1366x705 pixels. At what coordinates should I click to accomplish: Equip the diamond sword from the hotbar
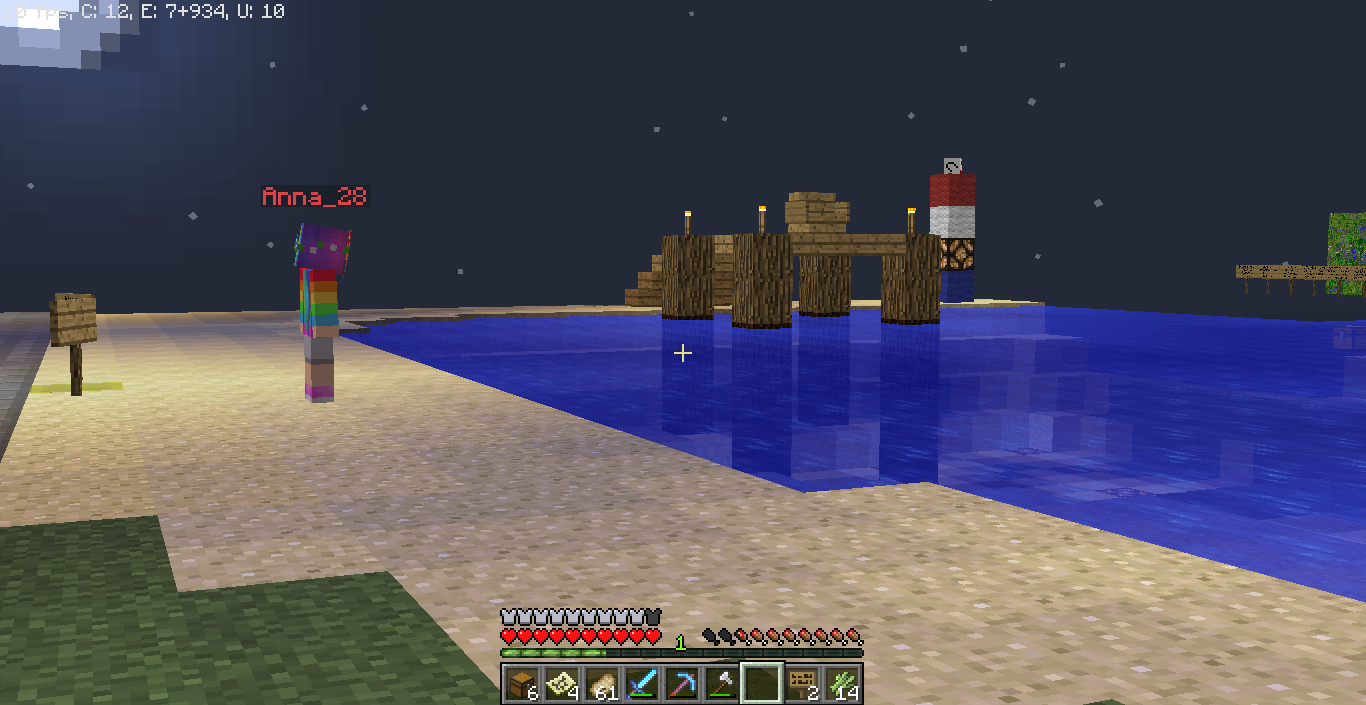pyautogui.click(x=642, y=684)
